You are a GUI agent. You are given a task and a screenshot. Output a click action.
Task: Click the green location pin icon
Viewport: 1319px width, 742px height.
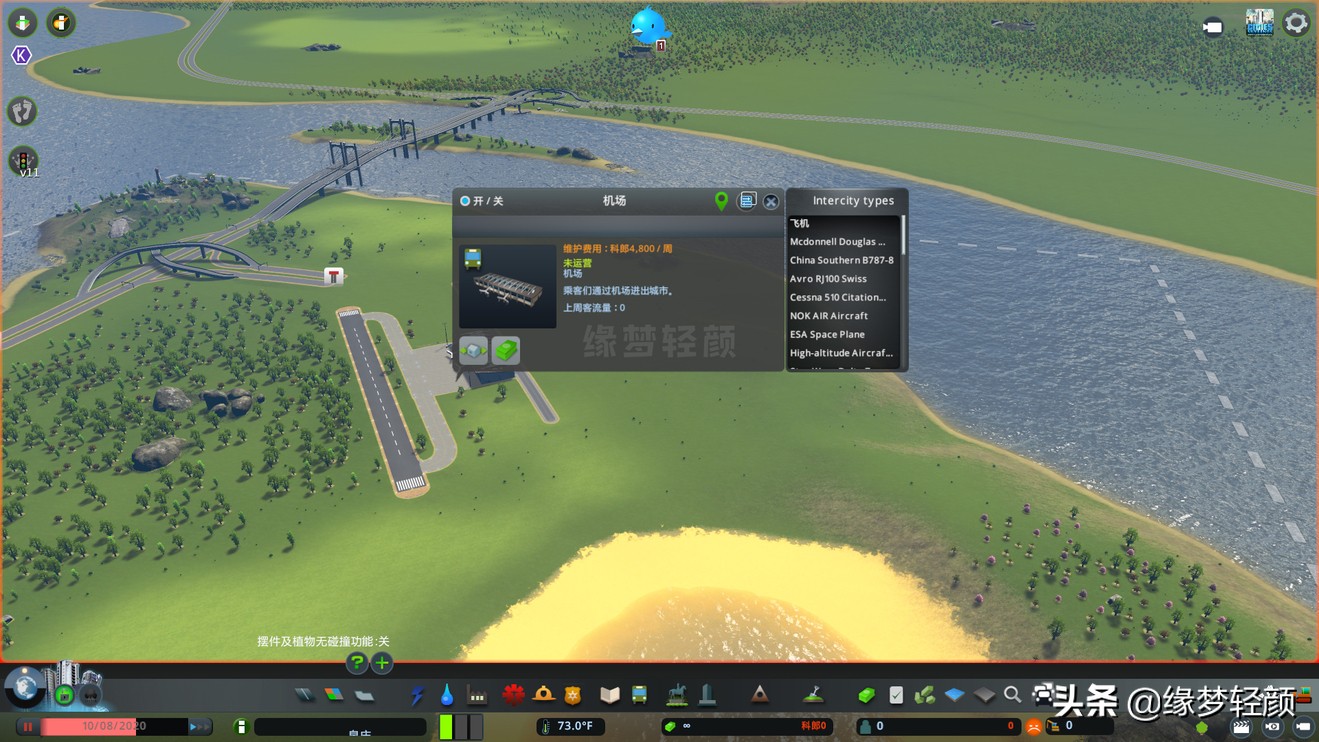pos(721,201)
